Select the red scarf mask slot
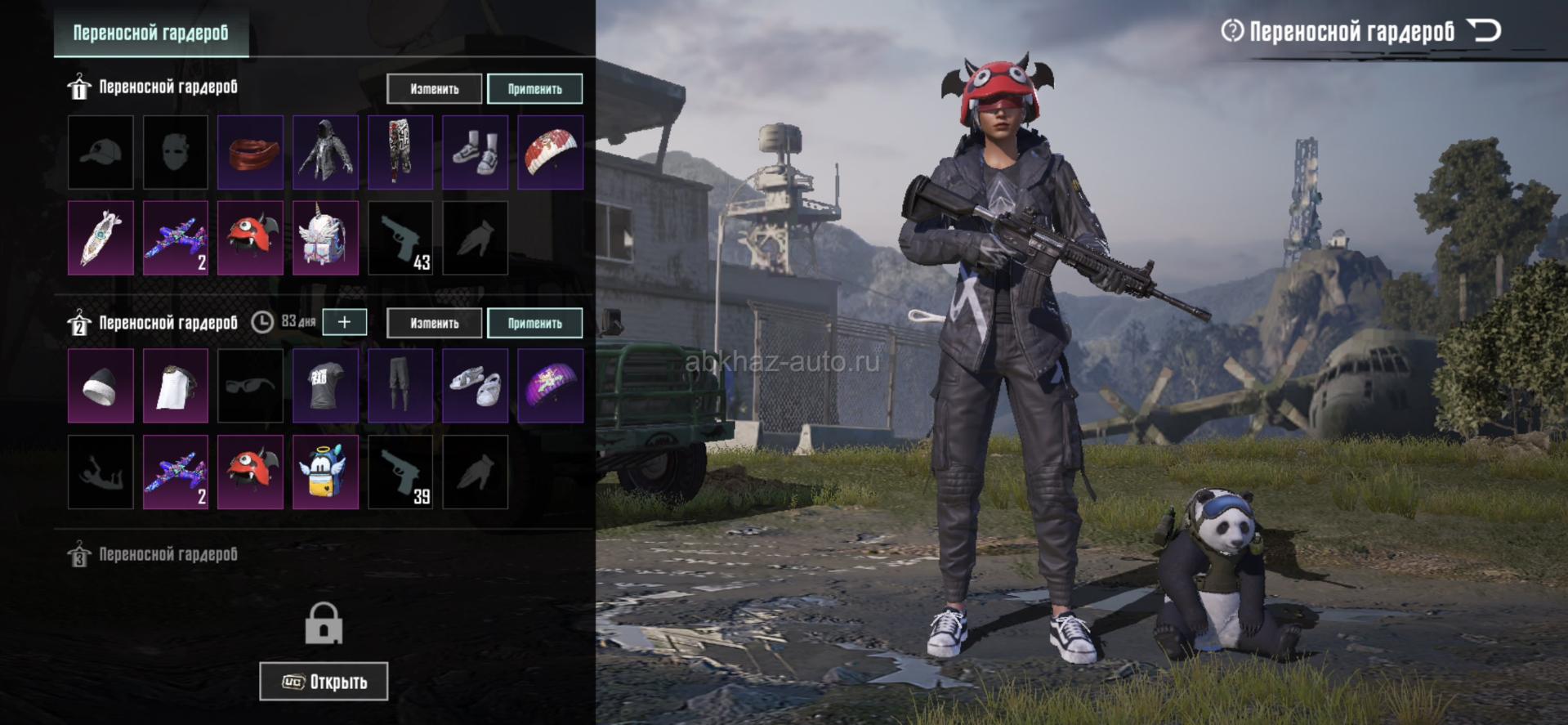 click(x=250, y=152)
